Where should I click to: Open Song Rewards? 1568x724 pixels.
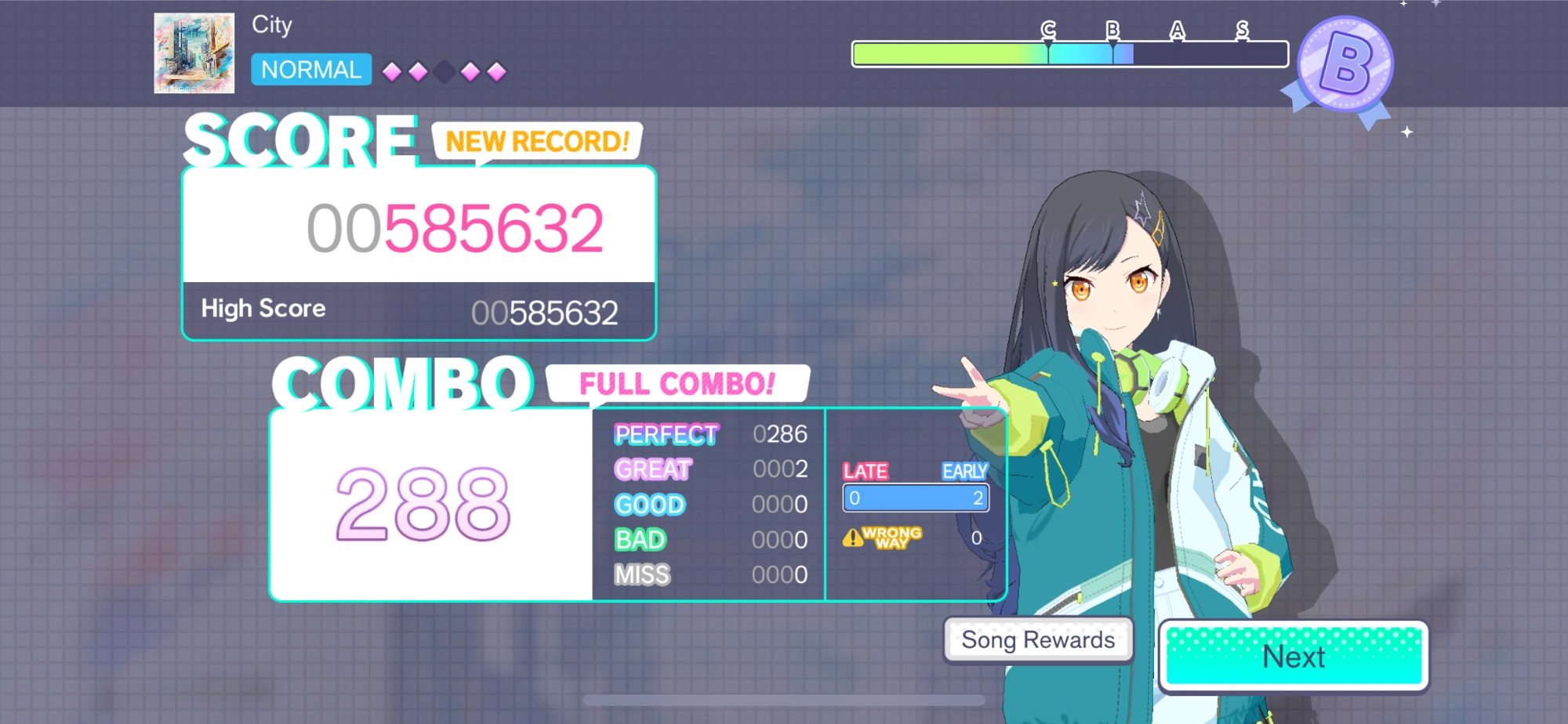point(1037,639)
